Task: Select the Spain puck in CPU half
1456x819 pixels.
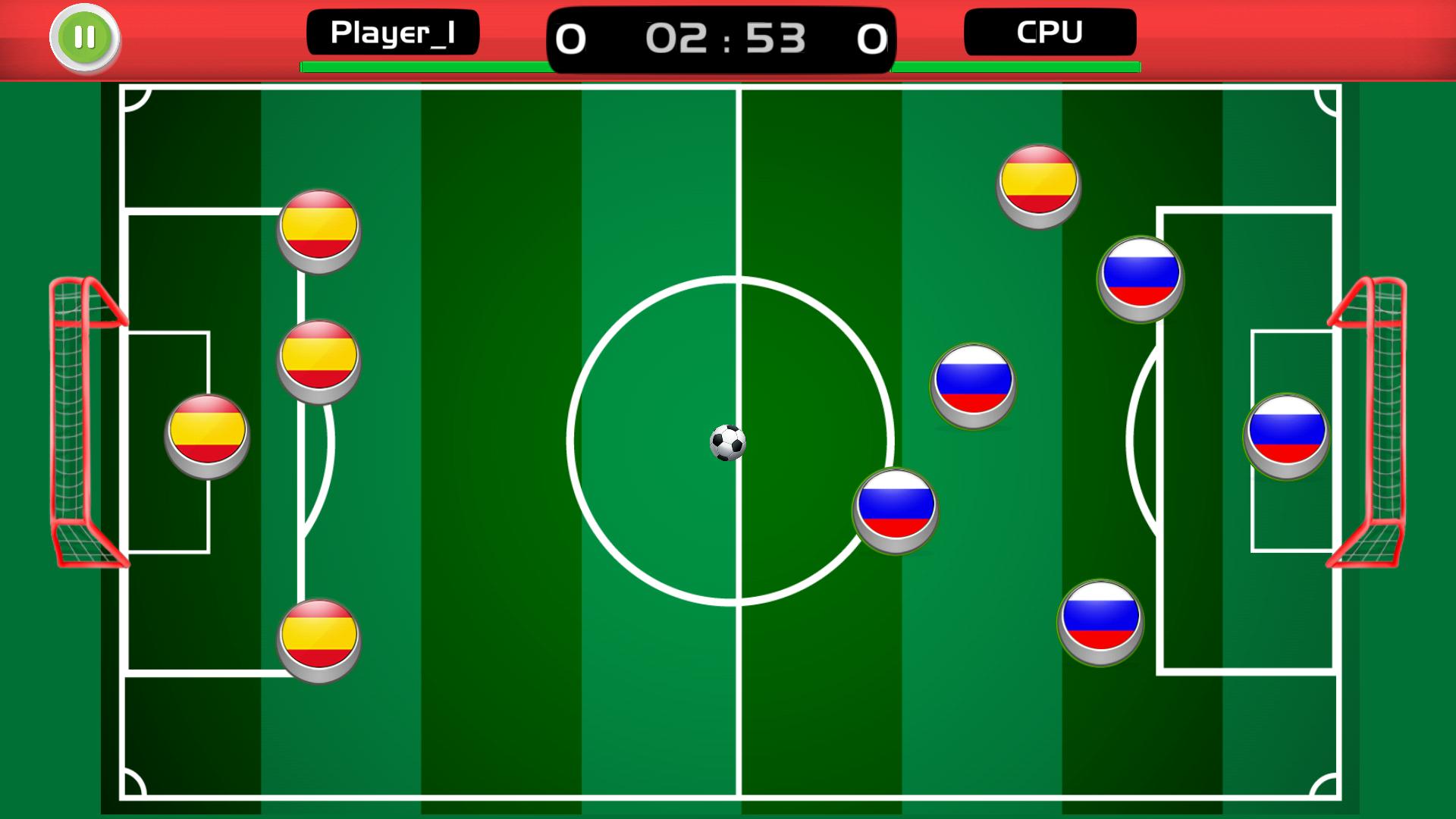Action: 1037,182
